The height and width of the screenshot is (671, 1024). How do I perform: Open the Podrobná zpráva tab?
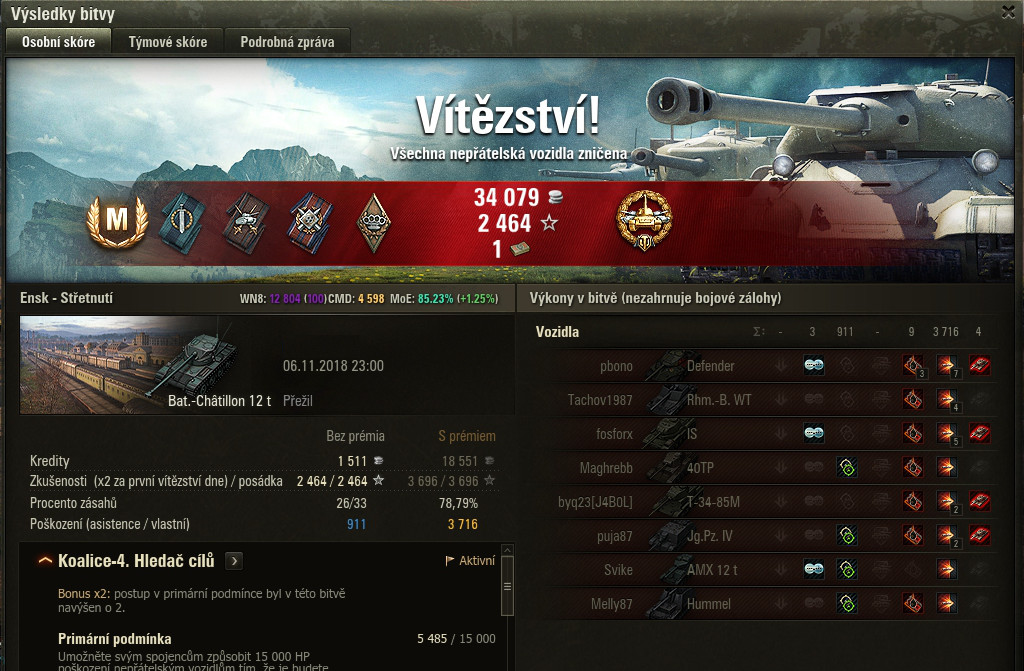click(x=287, y=41)
